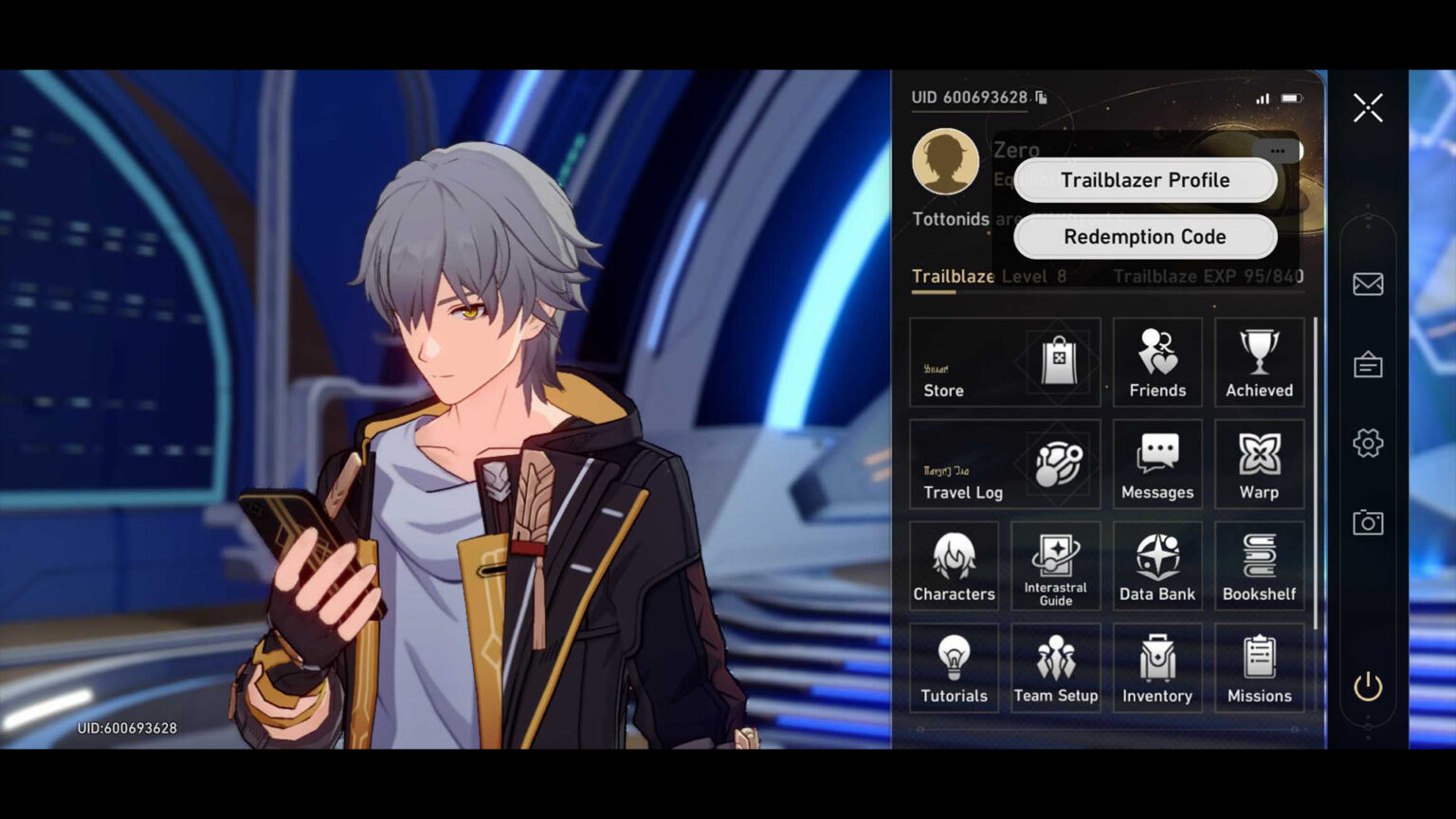
Task: View the Achieved trophy menu
Action: (1259, 363)
